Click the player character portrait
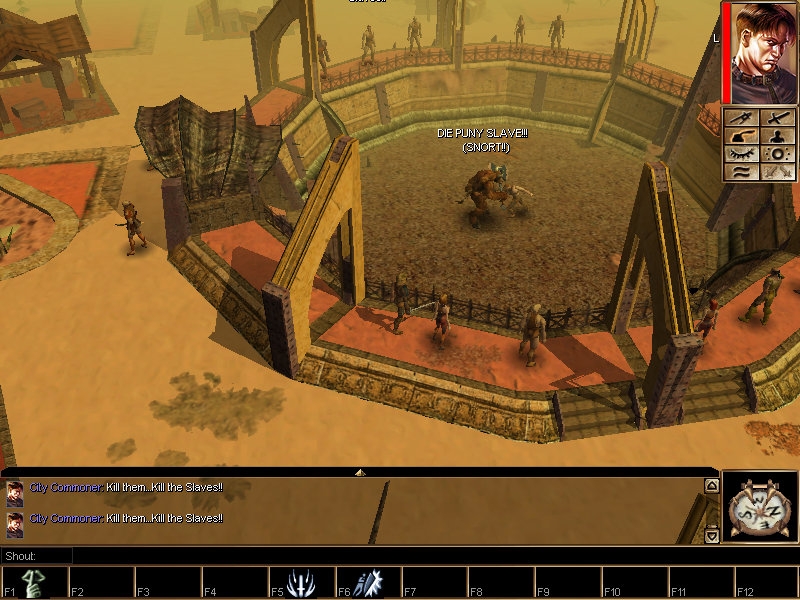The width and height of the screenshot is (800, 600). pos(761,52)
